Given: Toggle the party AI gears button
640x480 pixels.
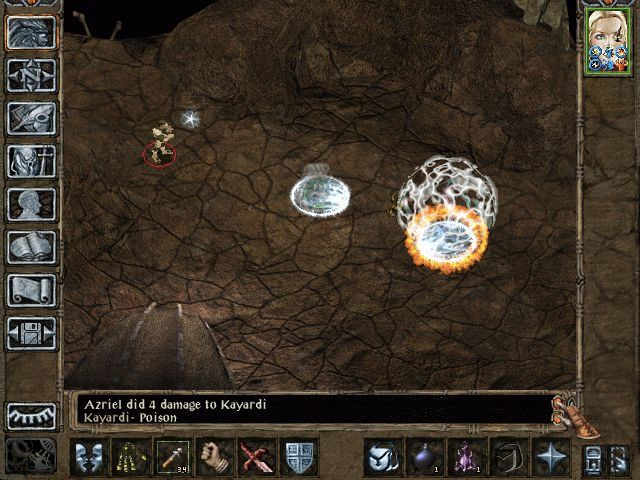Looking at the screenshot, I should [31, 455].
